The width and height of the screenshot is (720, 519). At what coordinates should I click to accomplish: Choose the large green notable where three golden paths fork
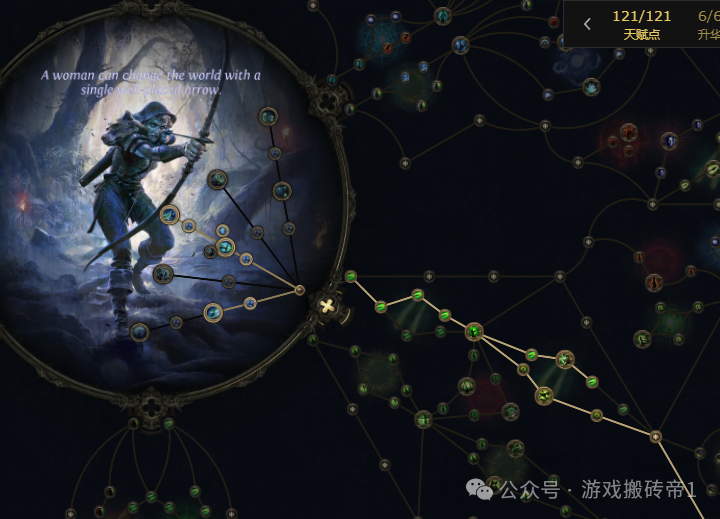coord(474,331)
